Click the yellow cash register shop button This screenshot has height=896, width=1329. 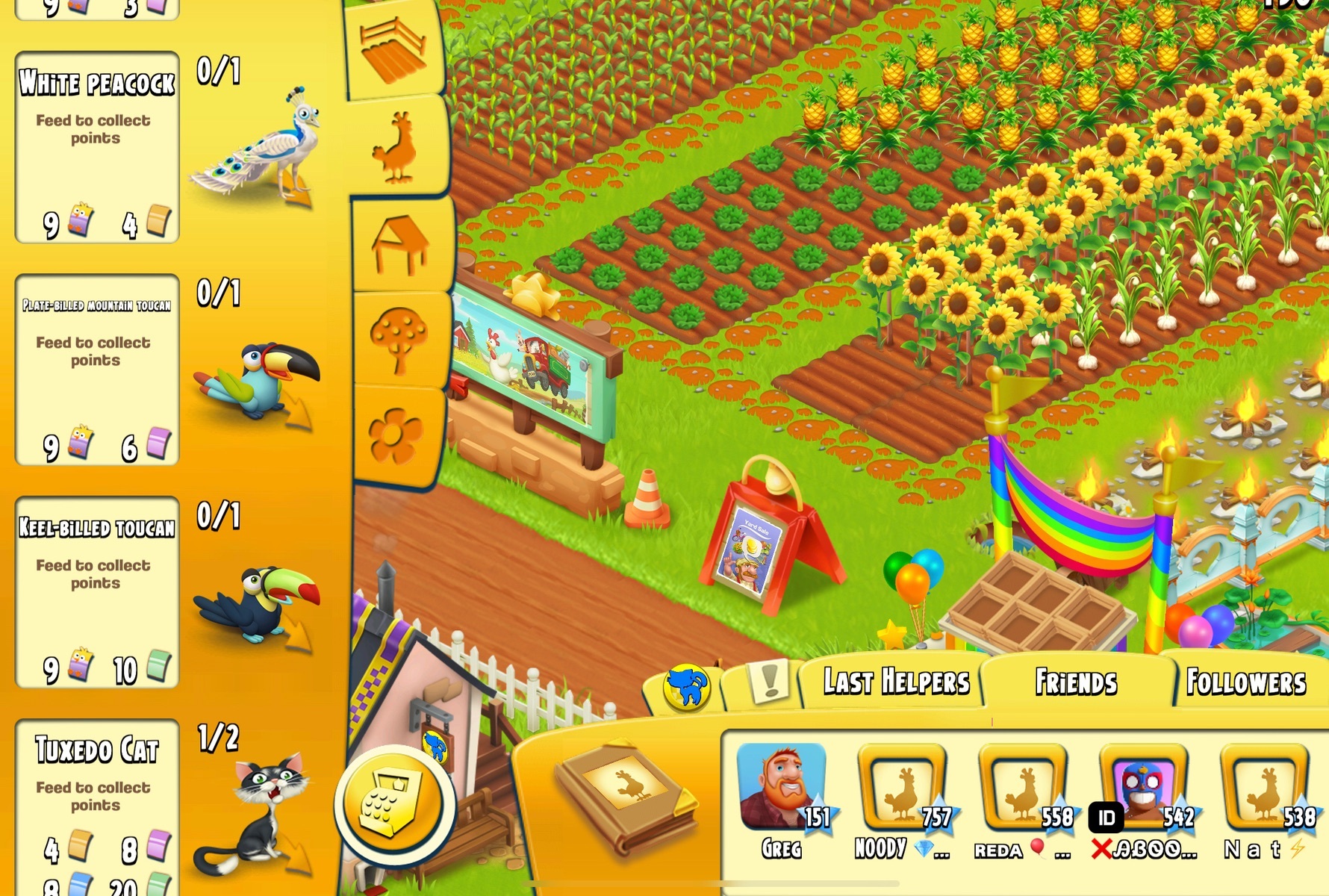(393, 805)
